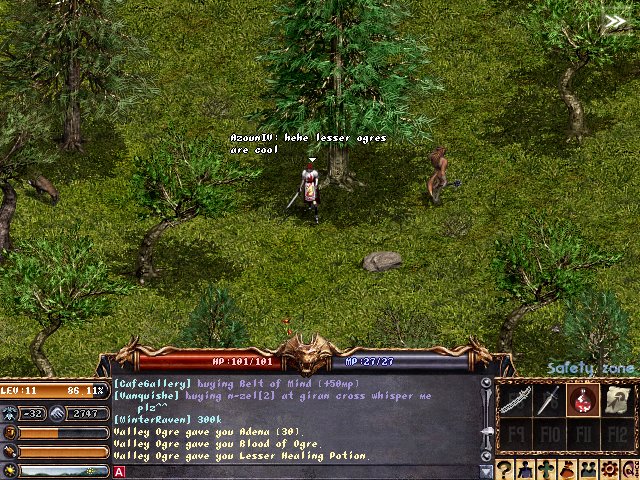Viewport: 640px width, 480px height.
Task: Click the red A chat input indicator
Action: [x=119, y=471]
